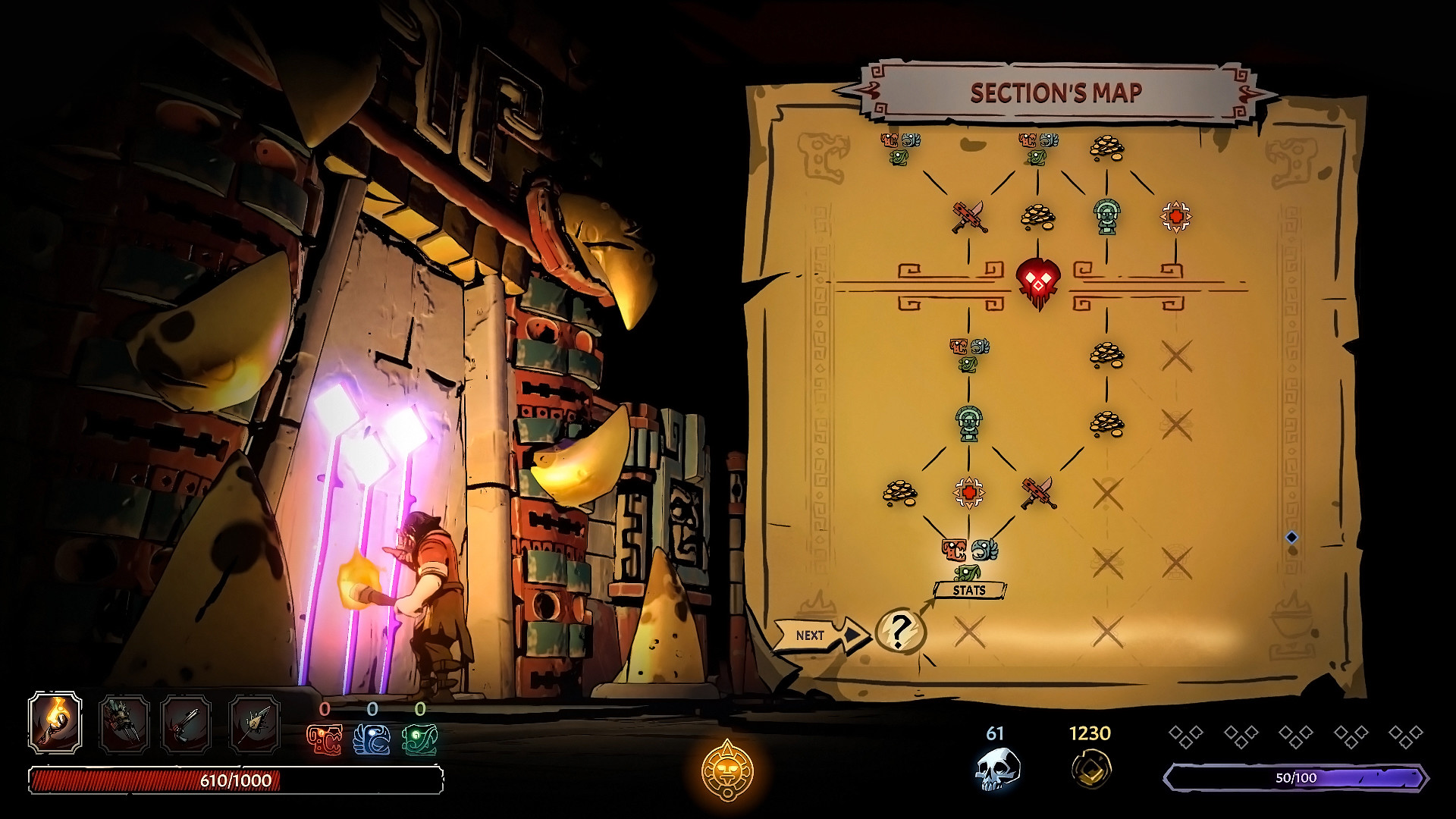Select the weapon node above the boss line
1456x819 pixels.
tap(969, 216)
